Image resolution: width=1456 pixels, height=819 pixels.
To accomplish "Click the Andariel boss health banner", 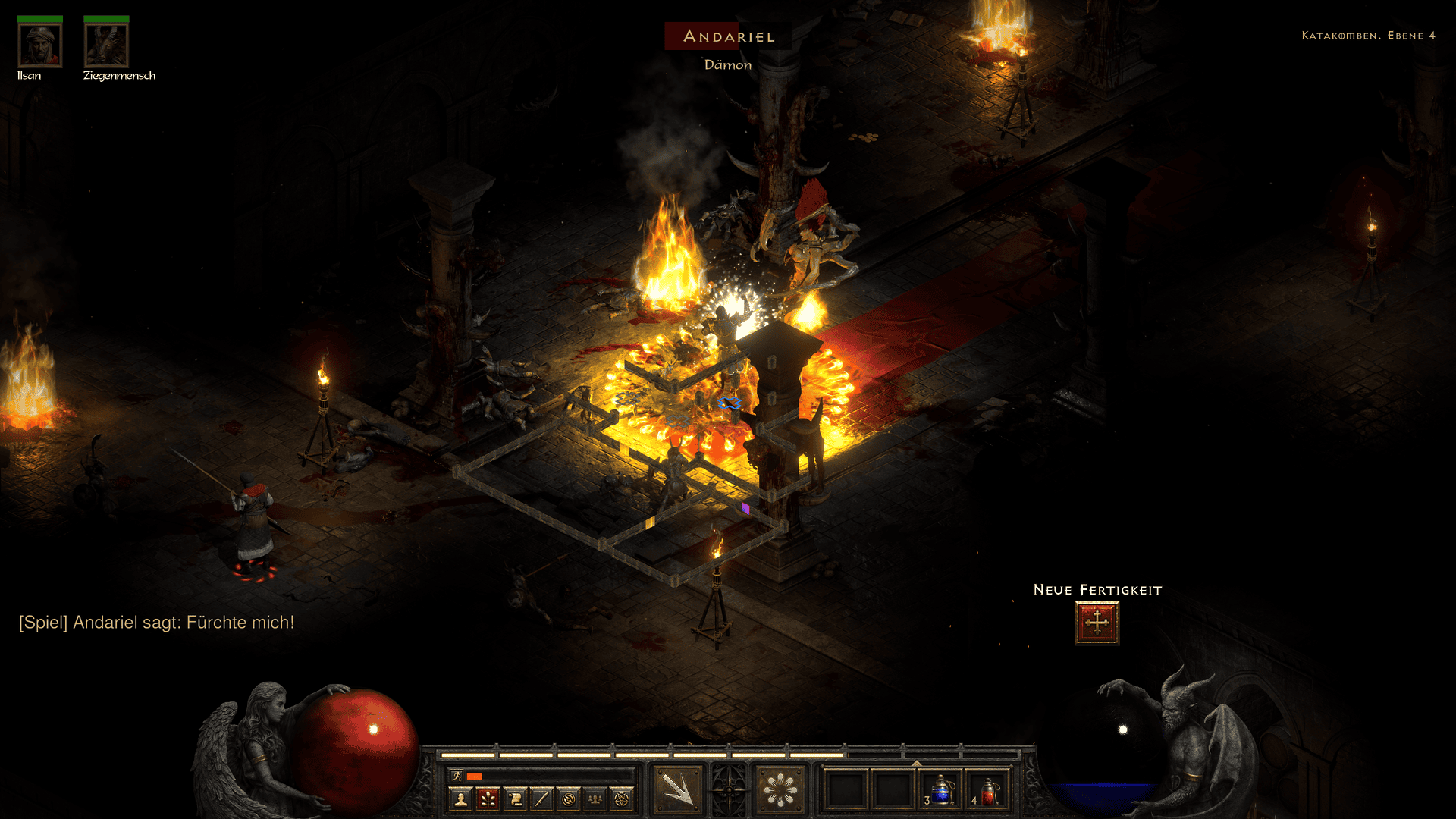I will pyautogui.click(x=728, y=36).
